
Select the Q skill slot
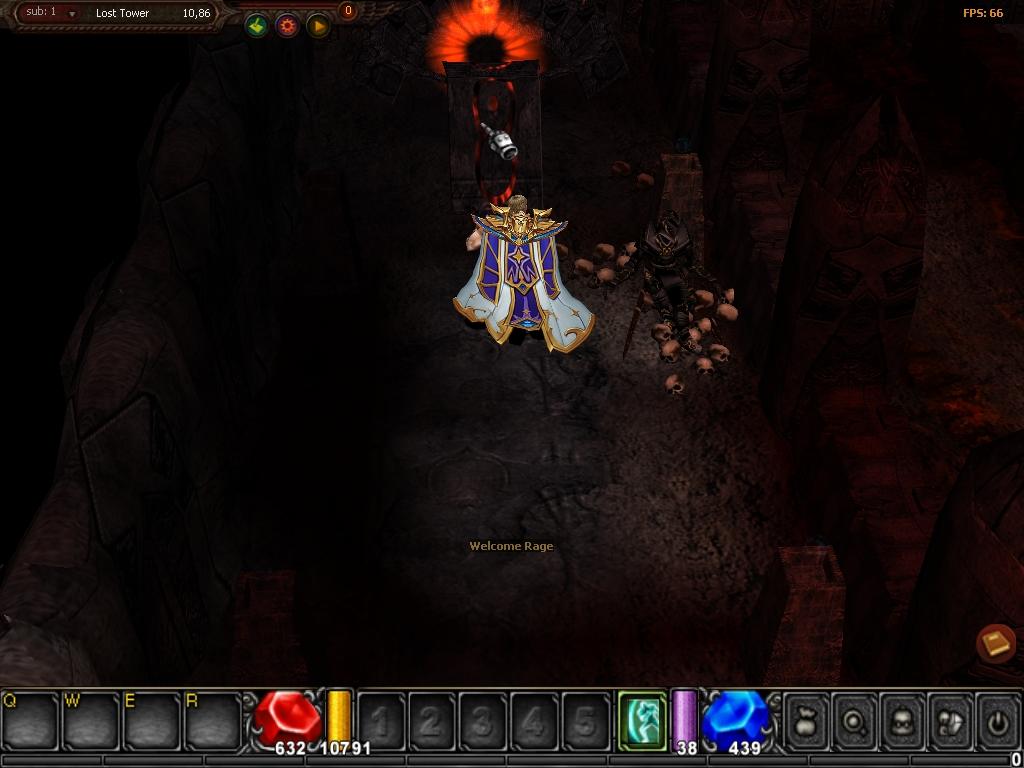(30, 720)
